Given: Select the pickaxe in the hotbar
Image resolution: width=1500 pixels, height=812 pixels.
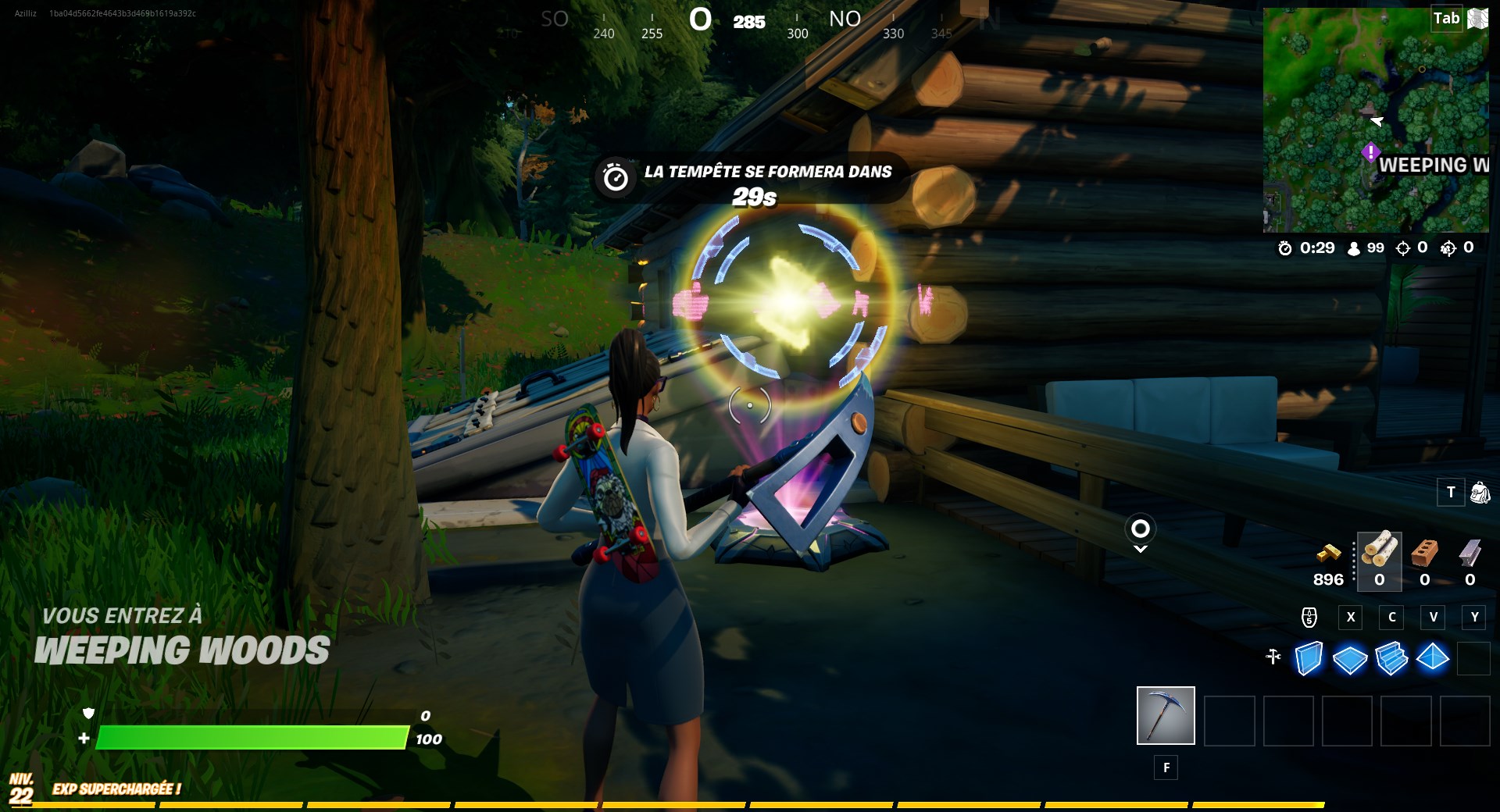Looking at the screenshot, I should tap(1166, 715).
